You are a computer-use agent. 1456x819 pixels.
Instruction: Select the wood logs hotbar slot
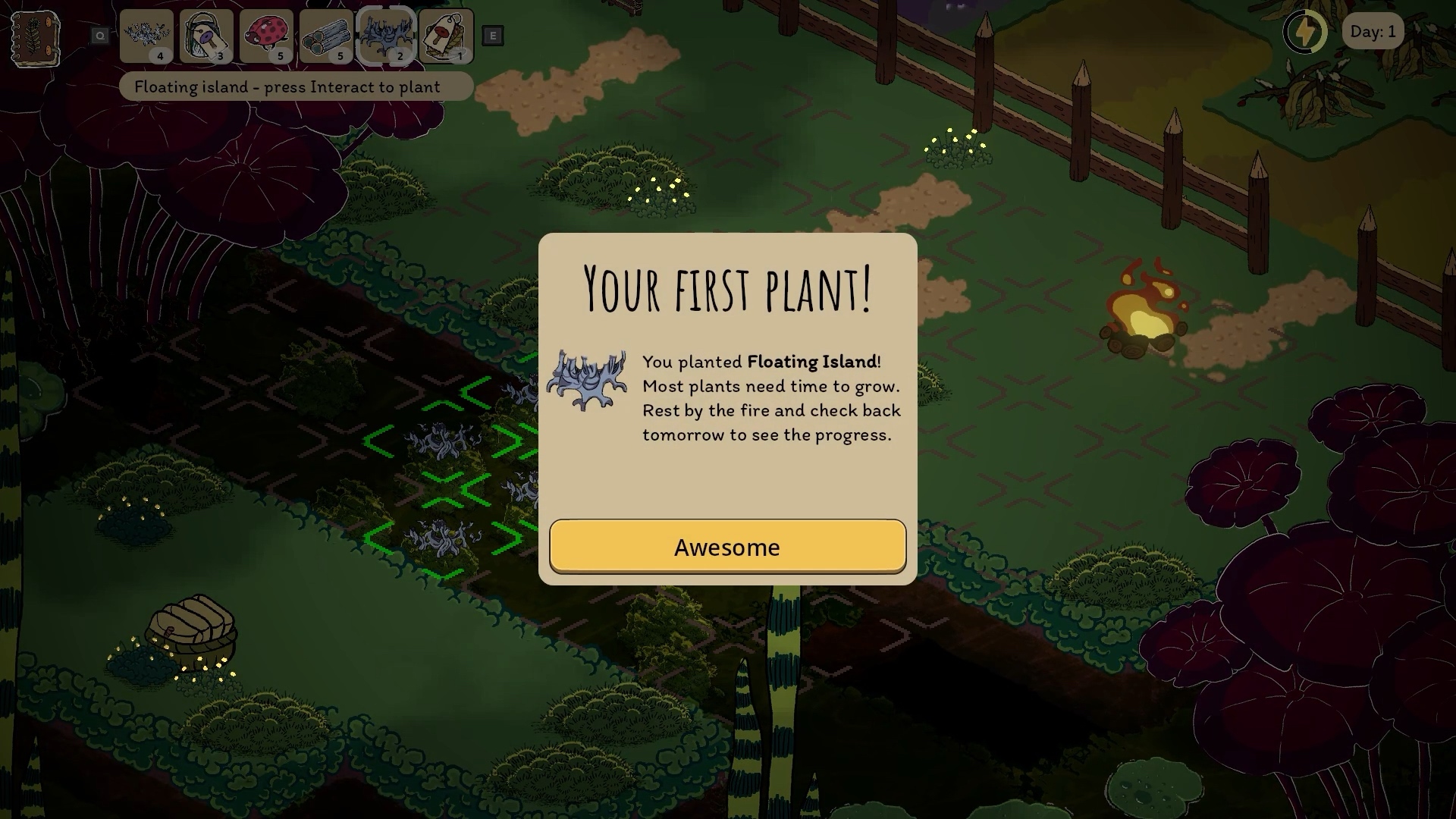pos(326,36)
